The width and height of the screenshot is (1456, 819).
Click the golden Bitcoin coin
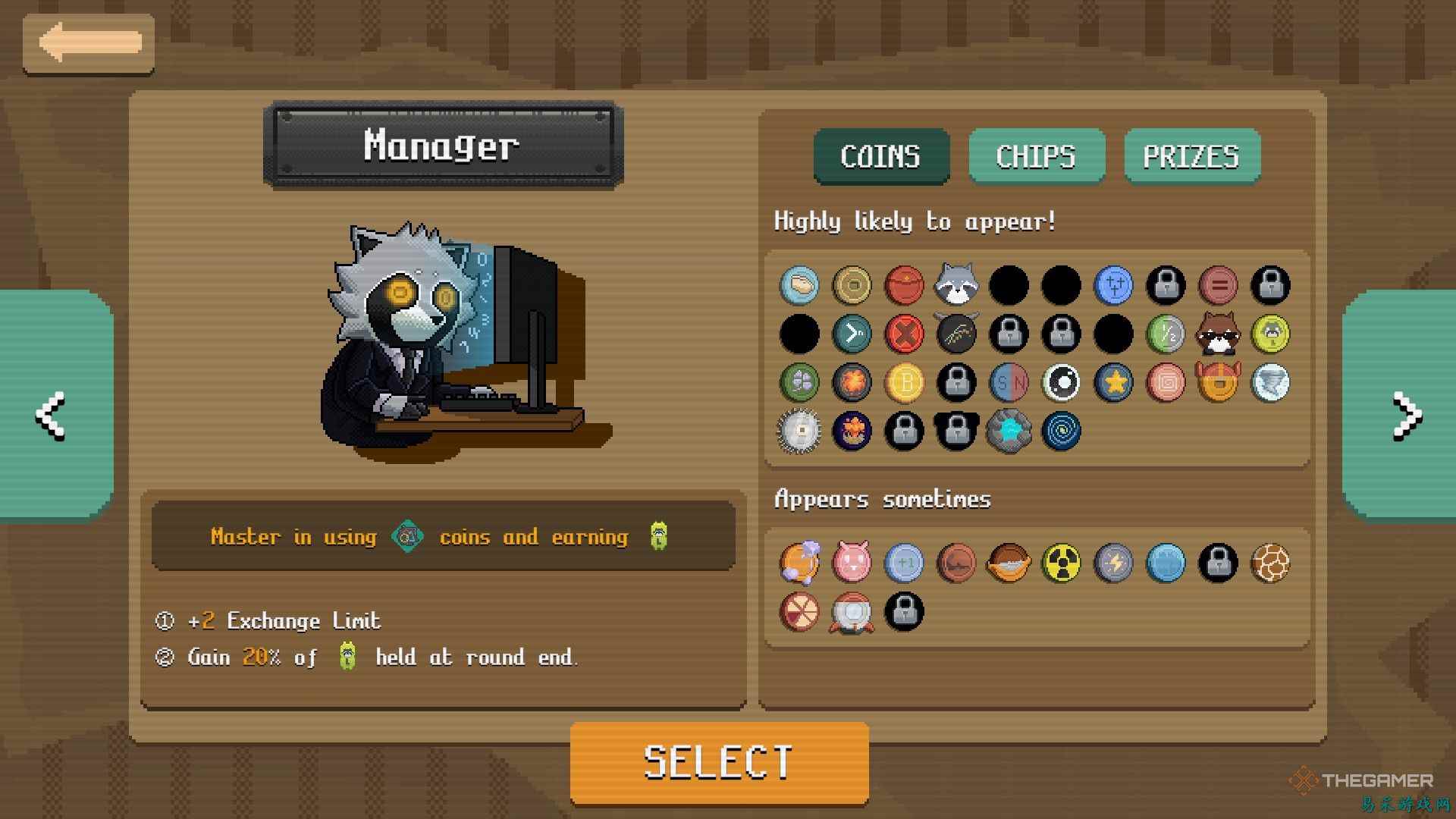905,383
